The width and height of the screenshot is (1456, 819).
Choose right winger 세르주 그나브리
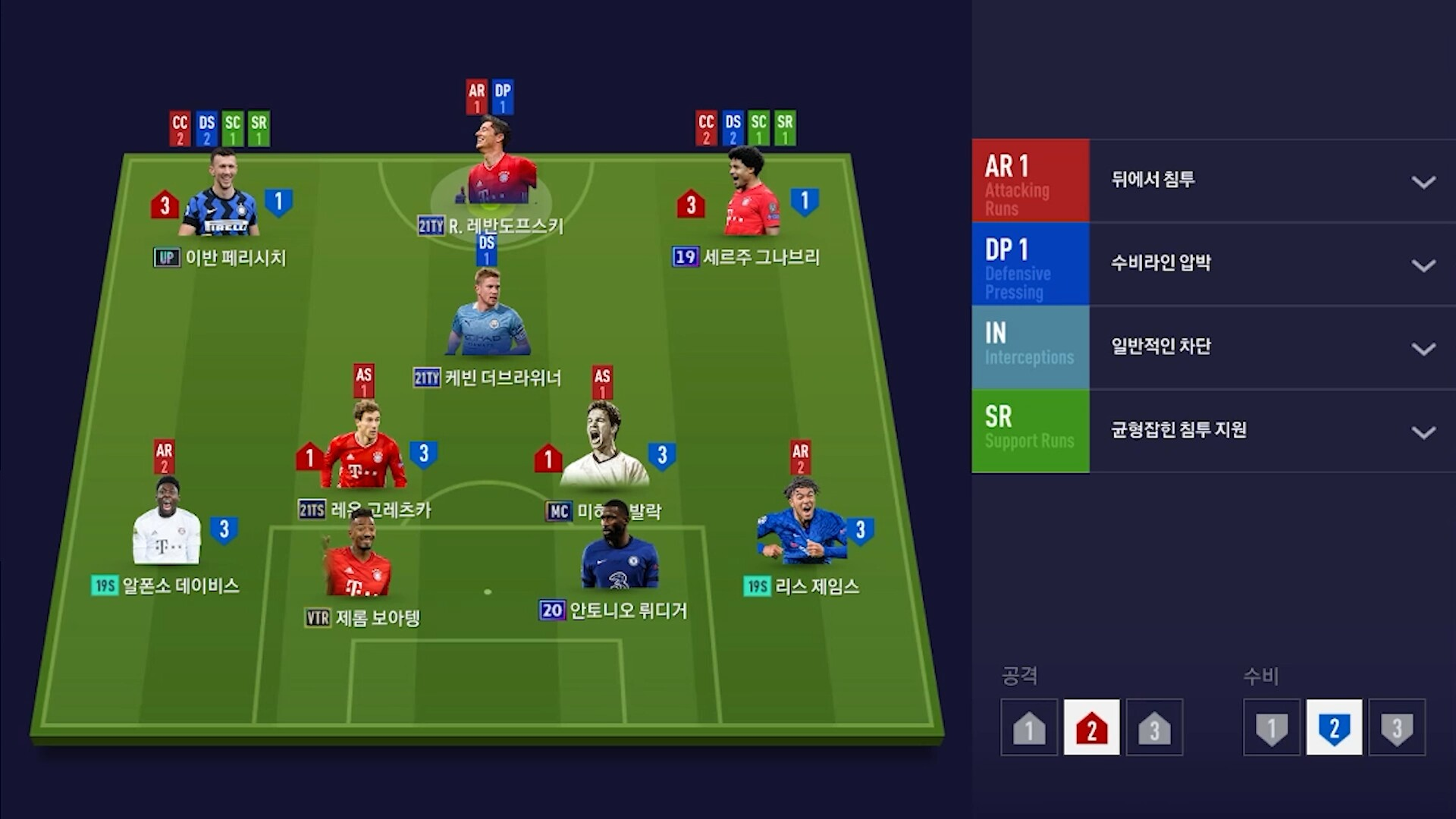pos(748,199)
